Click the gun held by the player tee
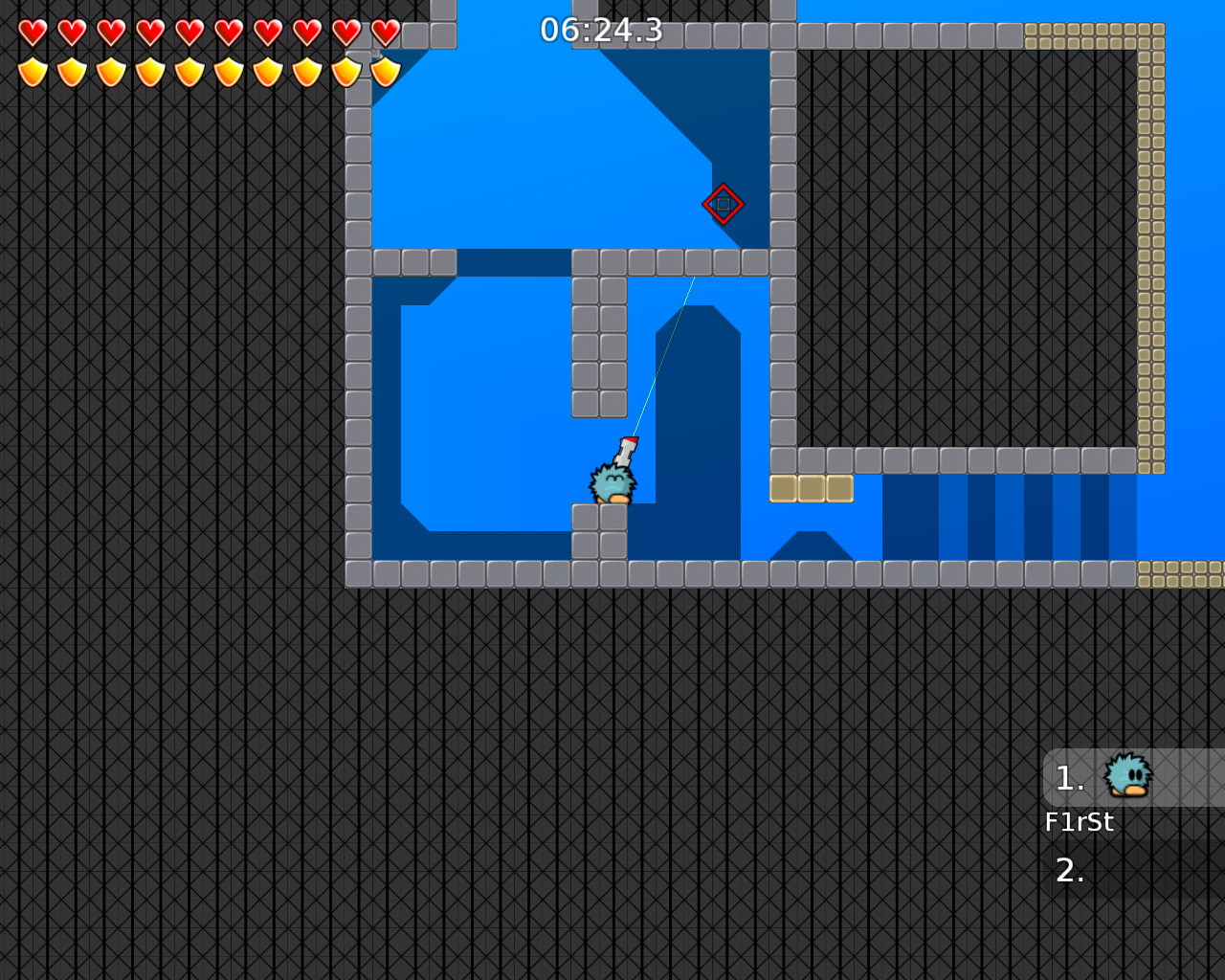The width and height of the screenshot is (1225, 980). (x=627, y=450)
